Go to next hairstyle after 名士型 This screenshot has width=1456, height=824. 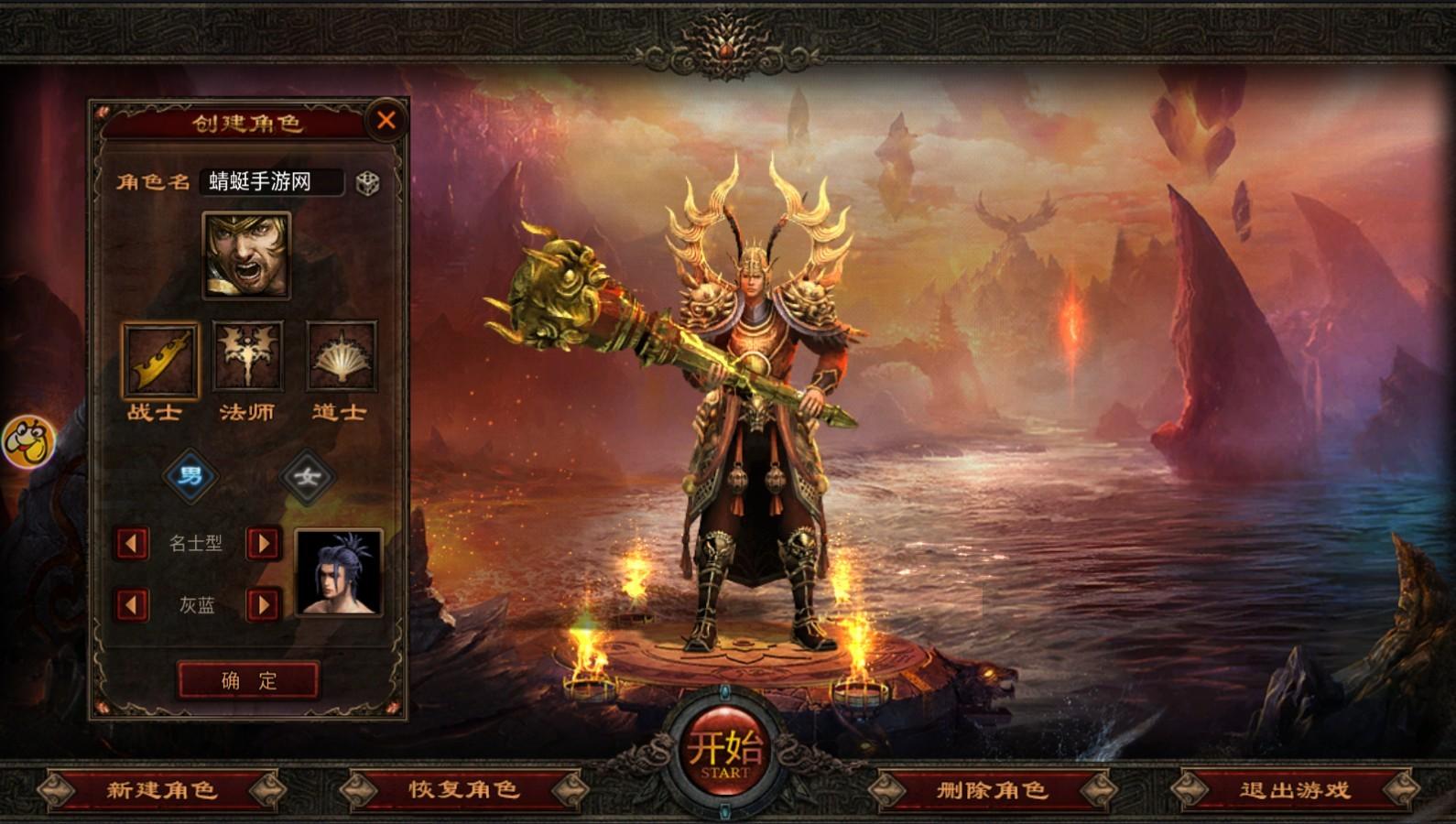click(x=264, y=544)
